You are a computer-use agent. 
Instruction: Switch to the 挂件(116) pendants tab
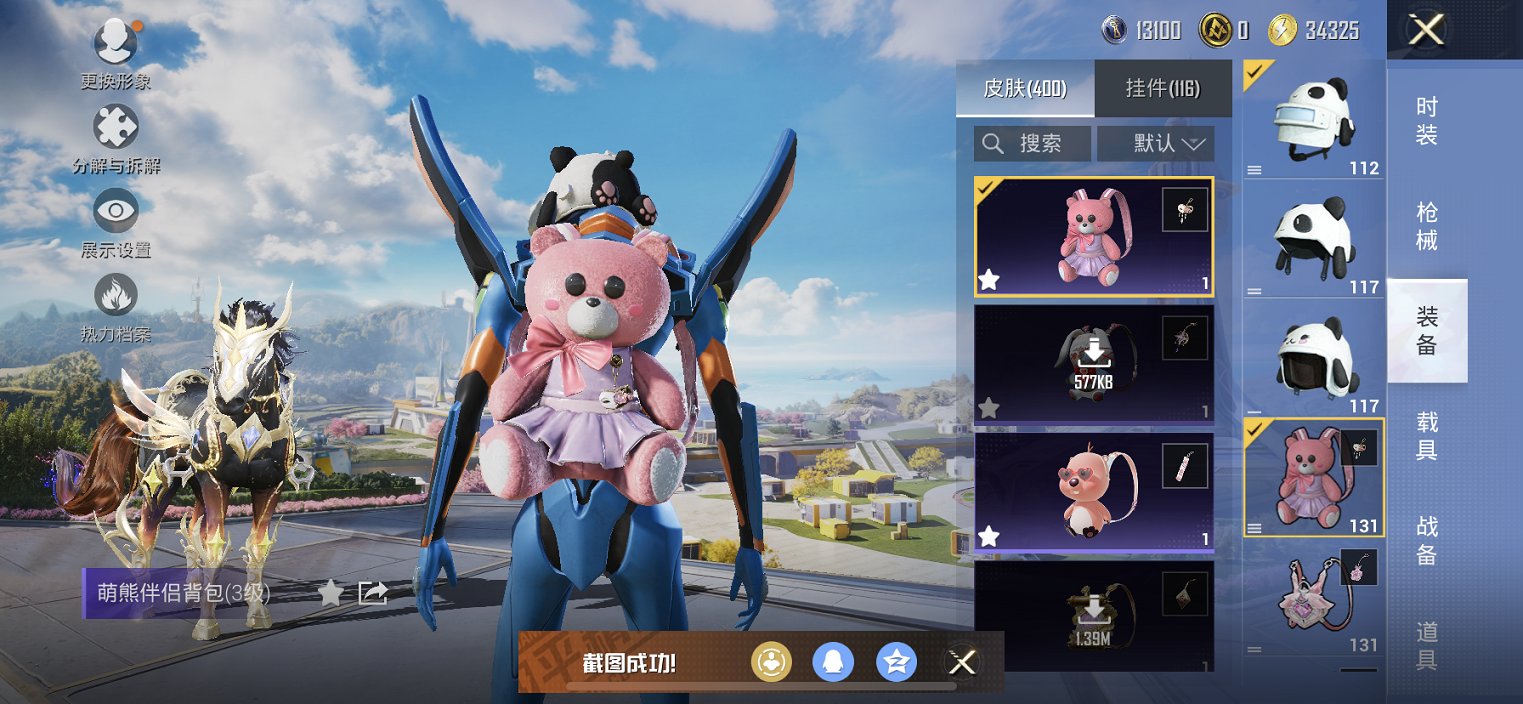tap(1163, 89)
